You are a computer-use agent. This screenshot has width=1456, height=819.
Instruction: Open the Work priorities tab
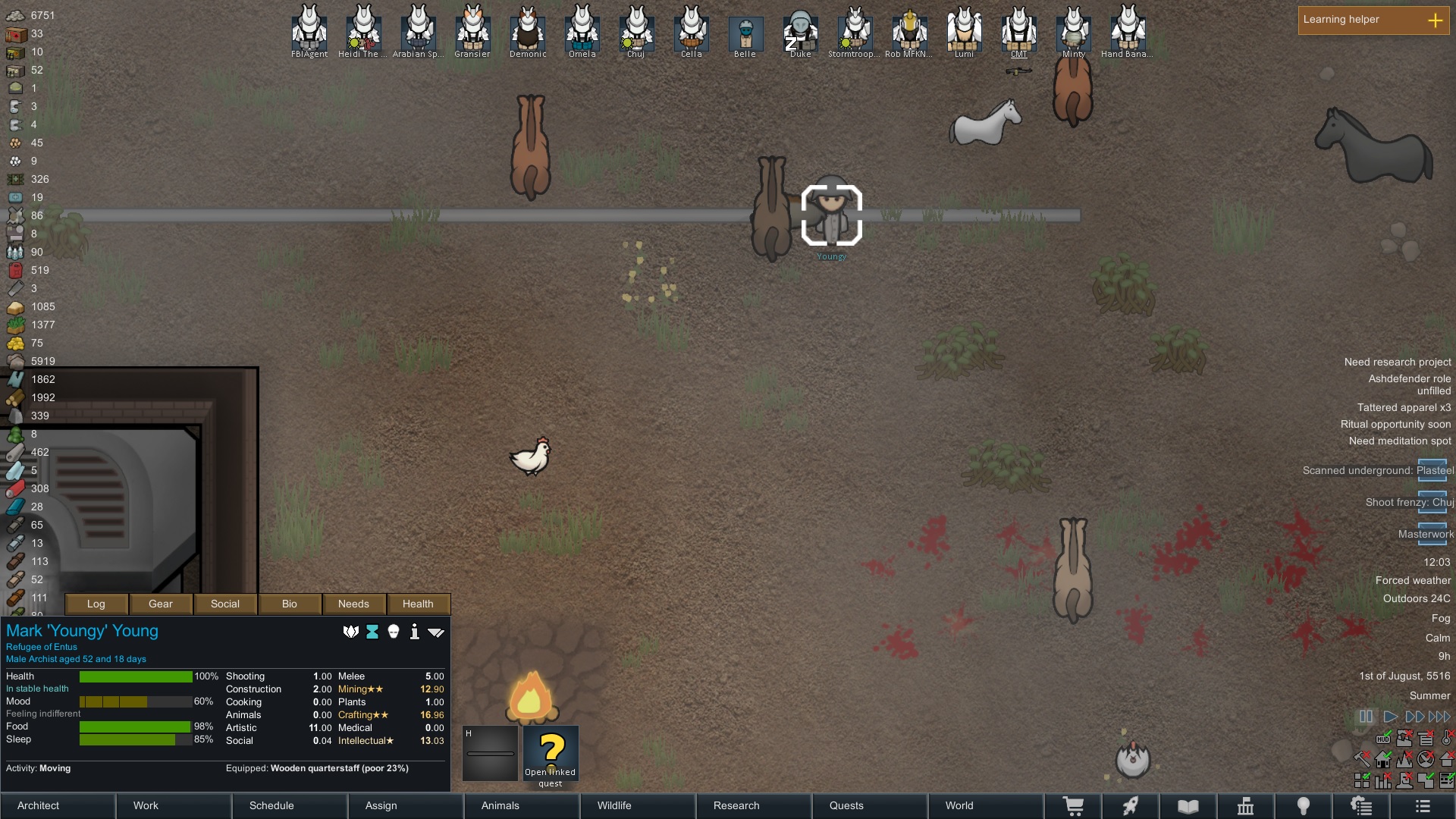pyautogui.click(x=174, y=805)
